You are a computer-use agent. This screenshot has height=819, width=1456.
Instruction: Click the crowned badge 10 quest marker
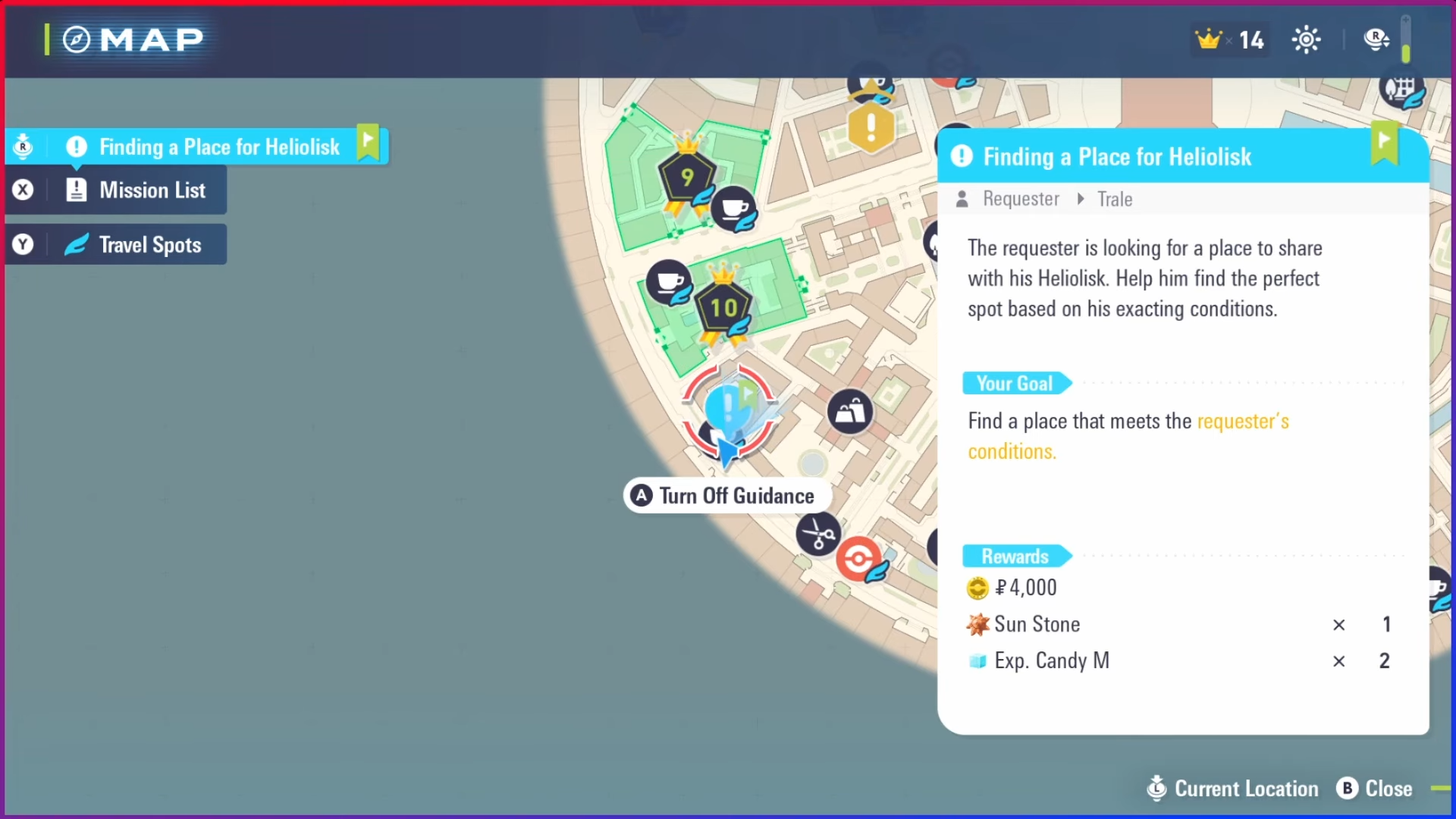point(722,307)
